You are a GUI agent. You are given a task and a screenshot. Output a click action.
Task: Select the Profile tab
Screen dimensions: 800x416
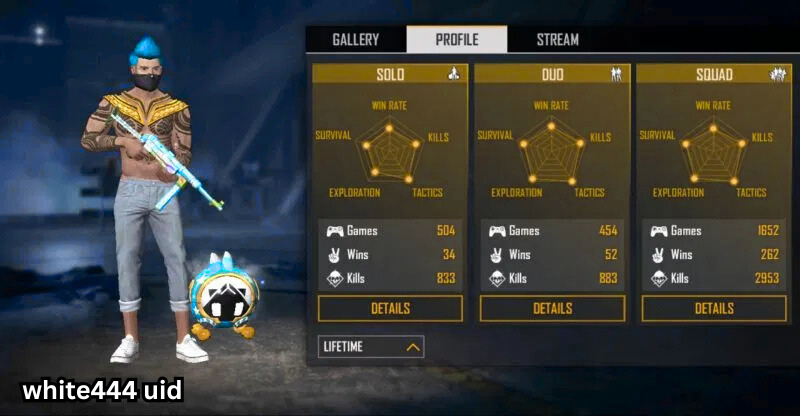pos(457,40)
